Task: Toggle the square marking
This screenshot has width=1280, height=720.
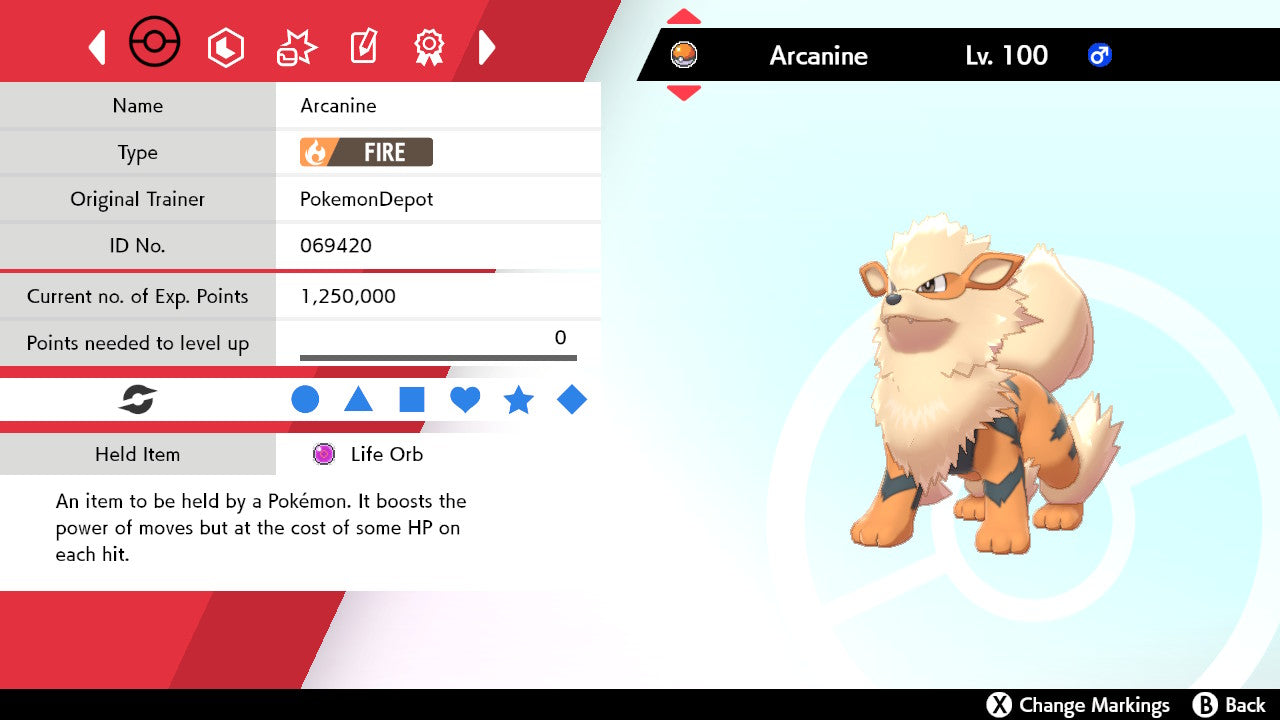Action: pyautogui.click(x=412, y=400)
